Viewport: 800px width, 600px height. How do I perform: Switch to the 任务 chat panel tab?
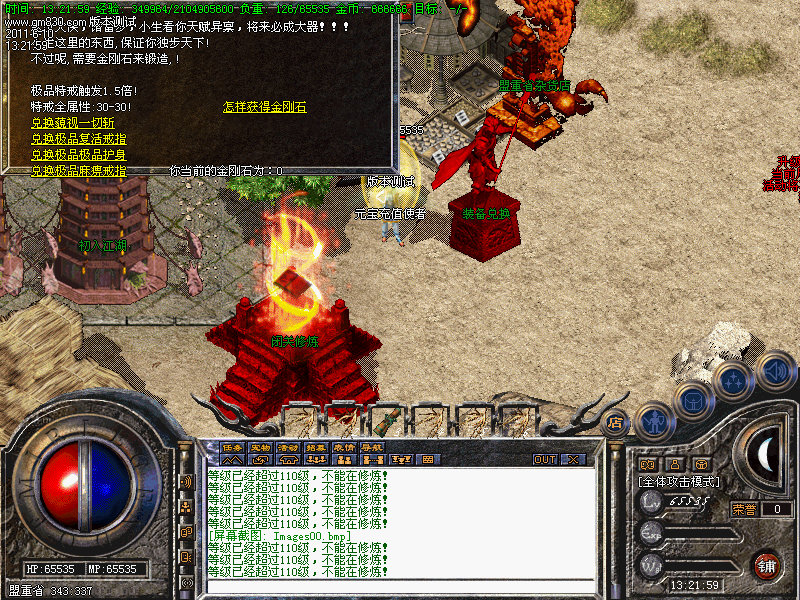pyautogui.click(x=233, y=447)
